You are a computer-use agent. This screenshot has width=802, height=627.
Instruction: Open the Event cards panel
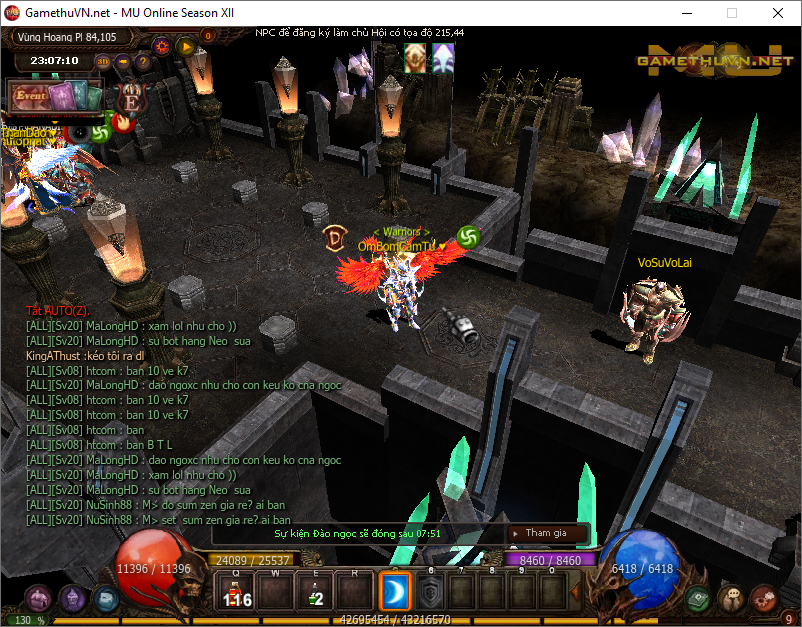[55, 97]
